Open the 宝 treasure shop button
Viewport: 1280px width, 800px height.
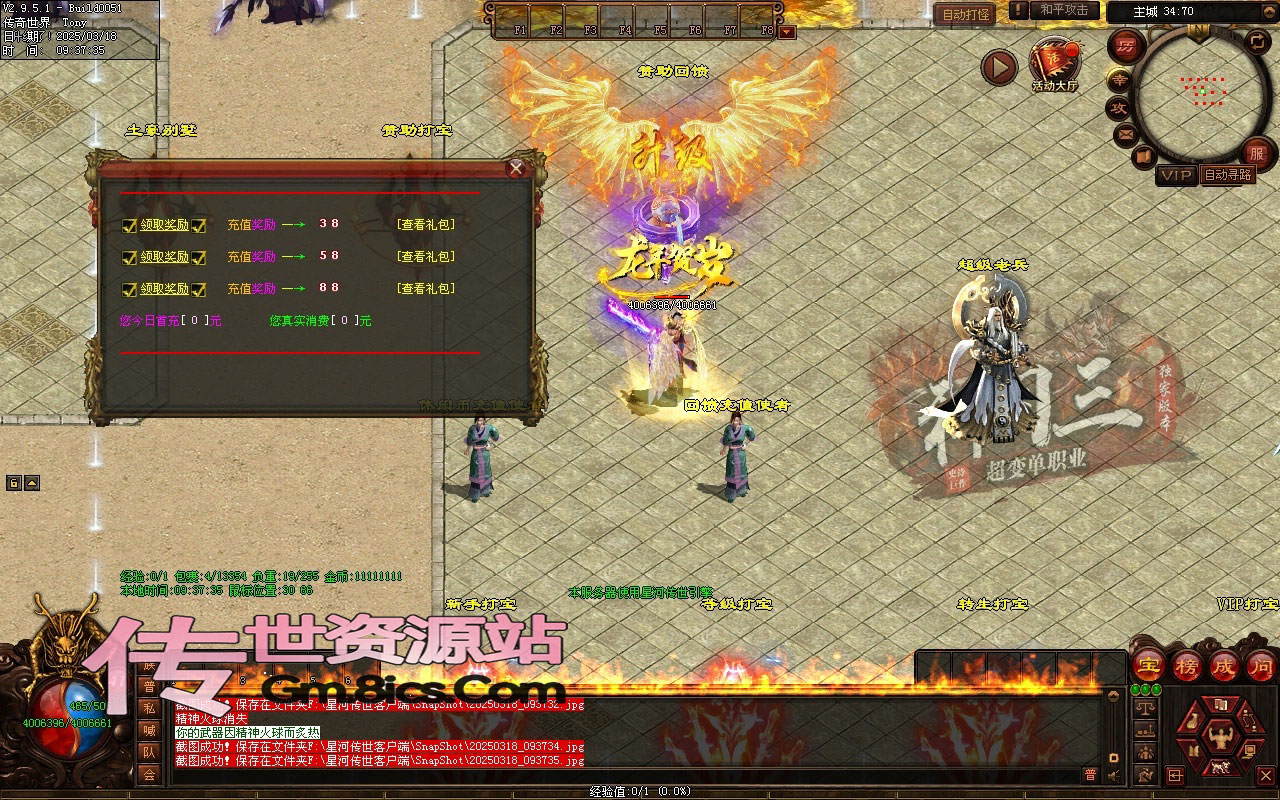point(1149,665)
